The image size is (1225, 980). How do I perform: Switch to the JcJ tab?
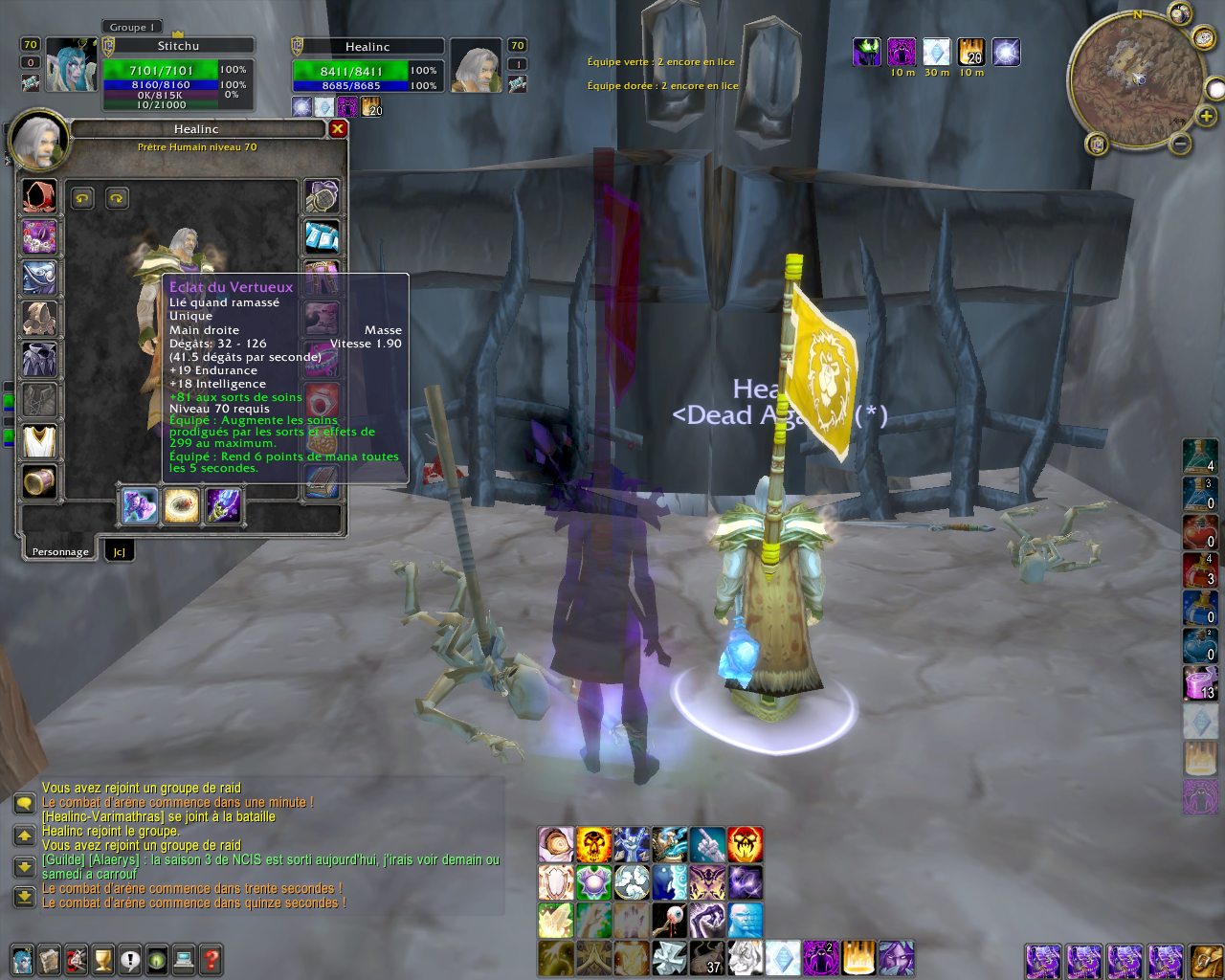[120, 551]
